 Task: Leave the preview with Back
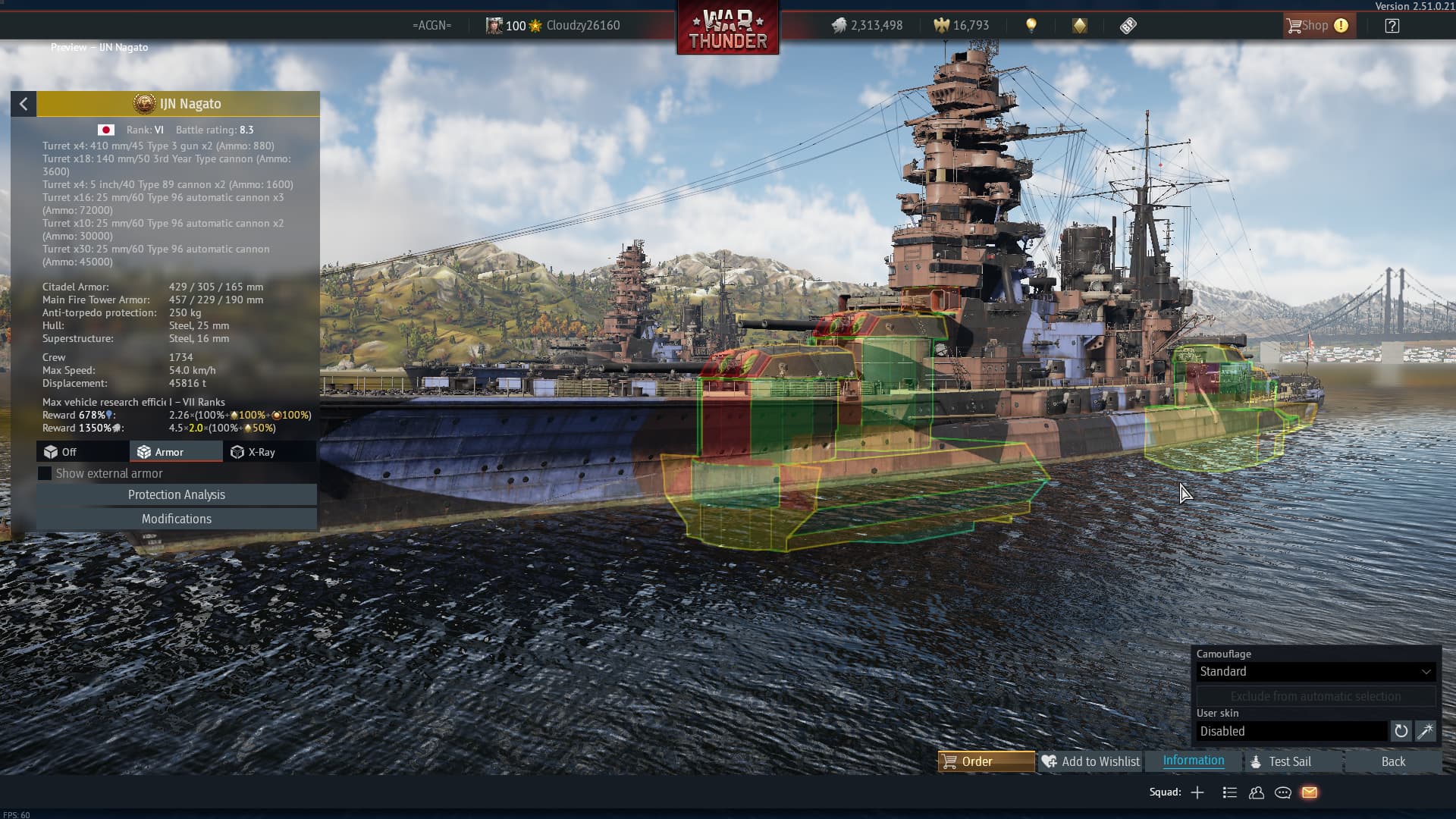1392,761
